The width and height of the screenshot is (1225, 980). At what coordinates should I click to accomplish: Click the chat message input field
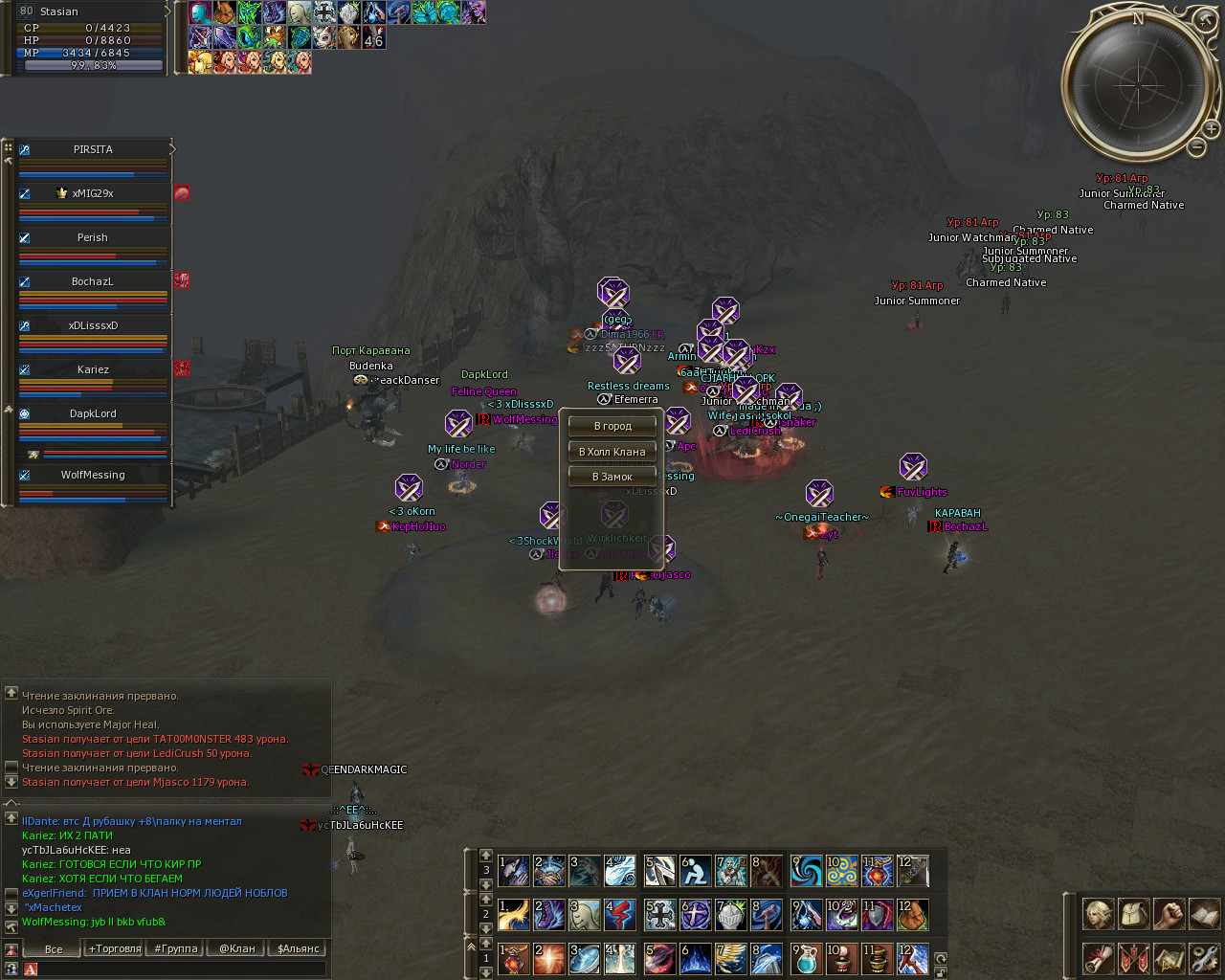(x=177, y=969)
